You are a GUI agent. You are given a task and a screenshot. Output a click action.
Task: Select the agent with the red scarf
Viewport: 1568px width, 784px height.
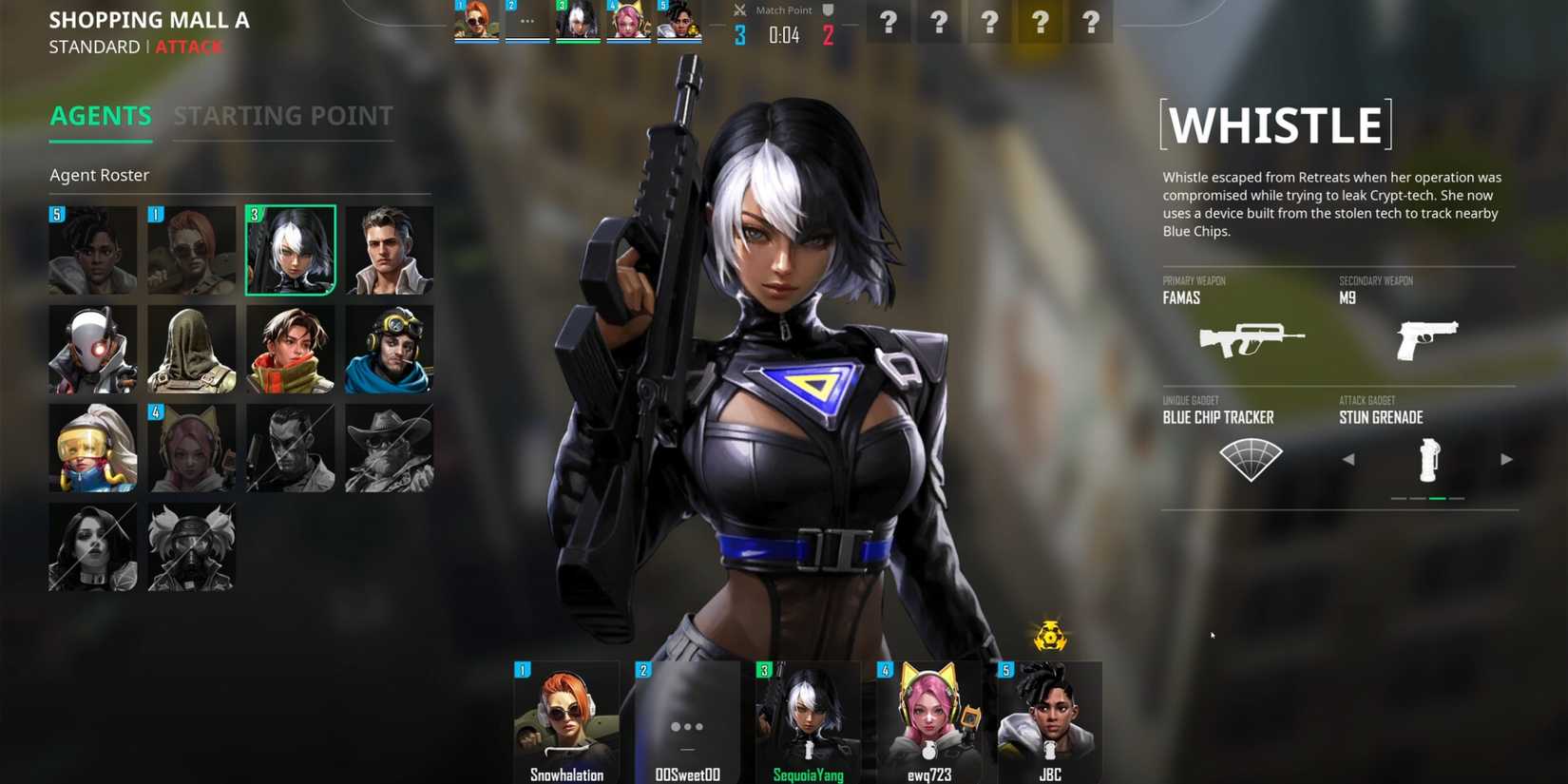point(290,349)
